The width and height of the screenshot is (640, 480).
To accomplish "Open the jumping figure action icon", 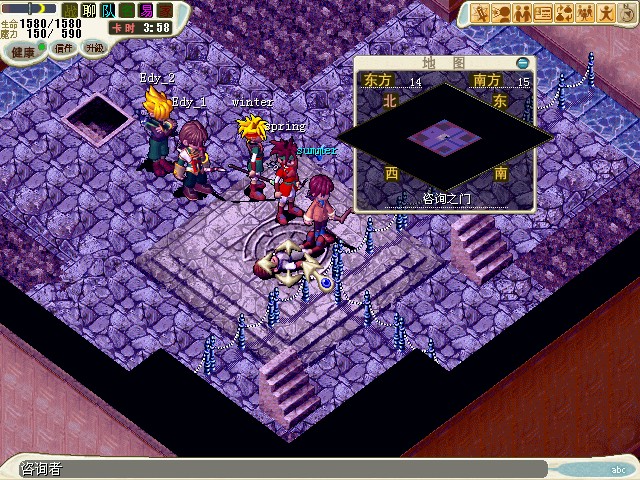I will (604, 13).
